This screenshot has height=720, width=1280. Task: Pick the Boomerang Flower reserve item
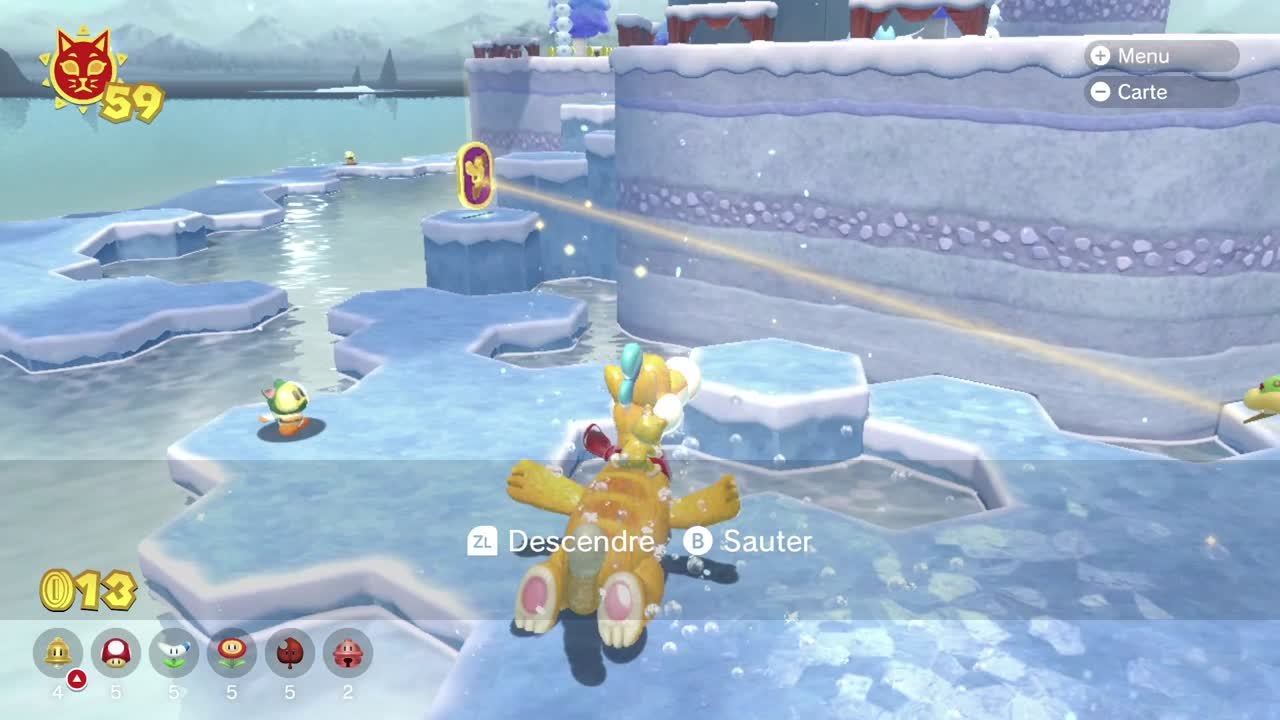click(174, 653)
